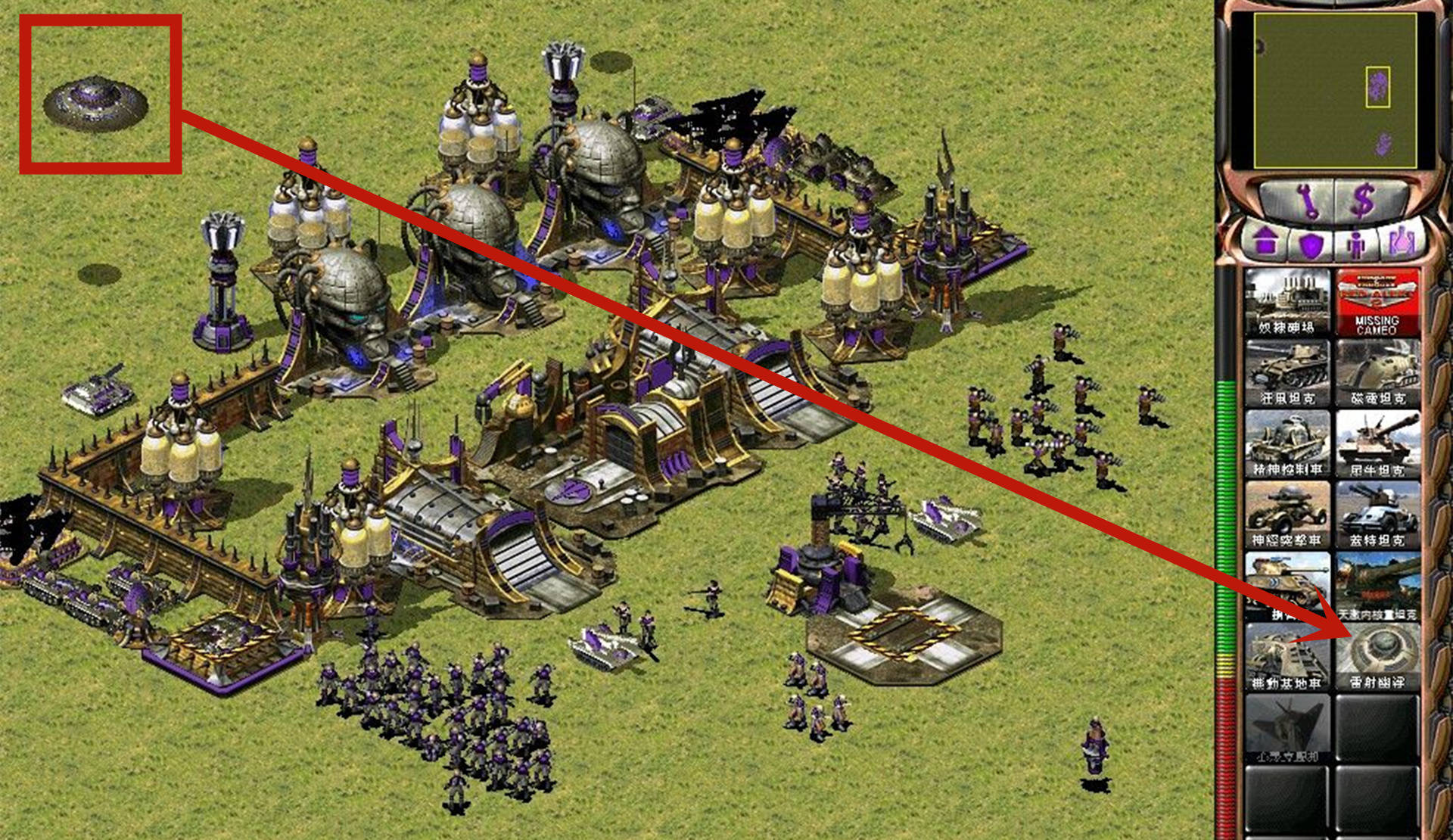Queue the Lasher tank (狂風坦克)
This screenshot has width=1453, height=840.
[1287, 372]
